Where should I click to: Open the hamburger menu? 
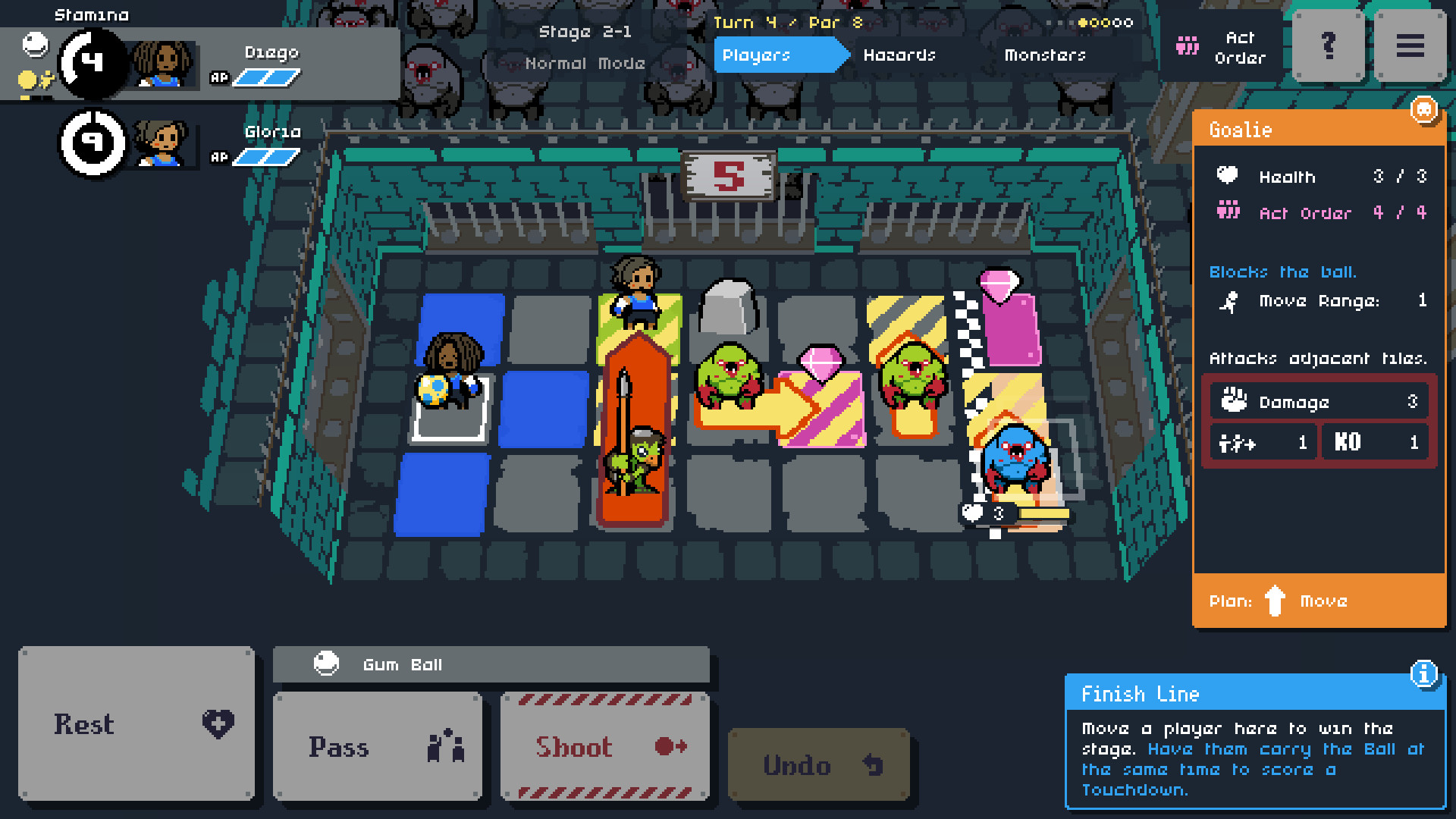tap(1409, 46)
